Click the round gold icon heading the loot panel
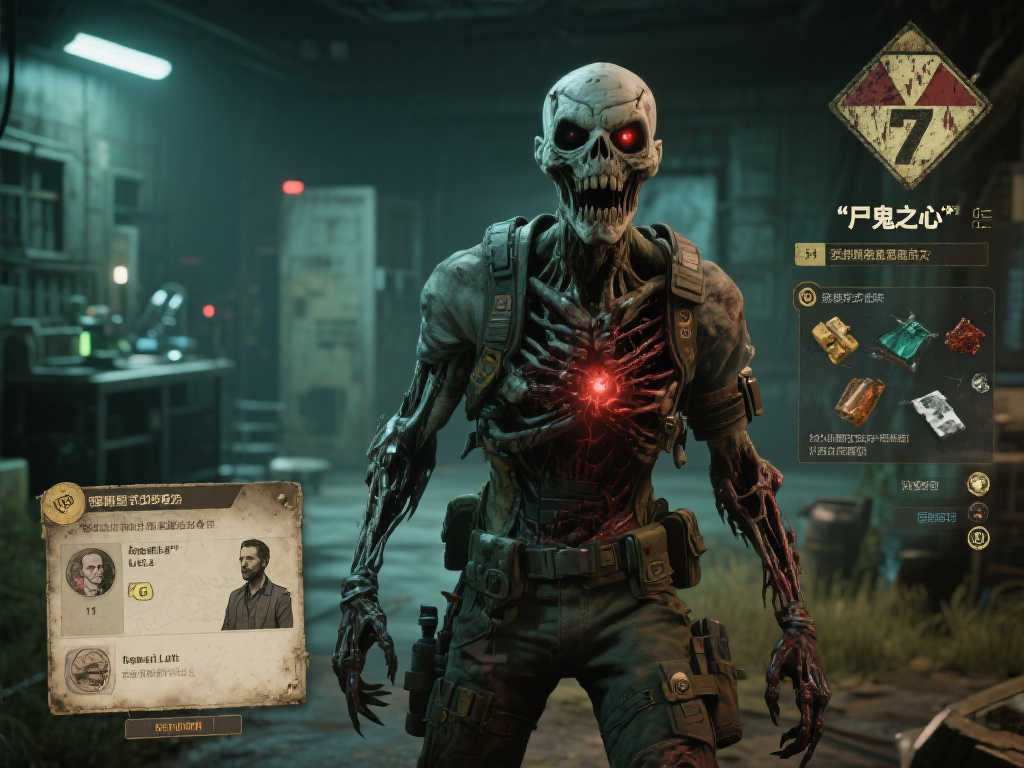 click(807, 297)
